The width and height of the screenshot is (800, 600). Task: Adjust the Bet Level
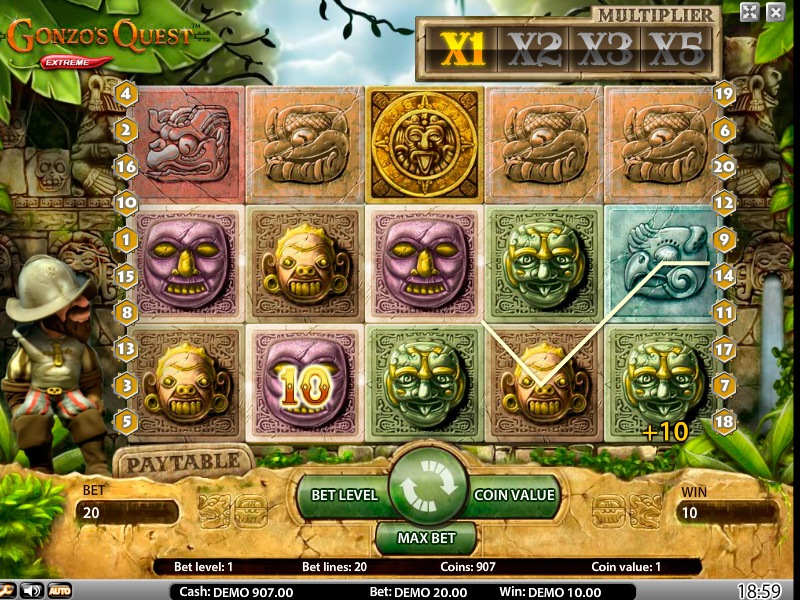pos(344,494)
